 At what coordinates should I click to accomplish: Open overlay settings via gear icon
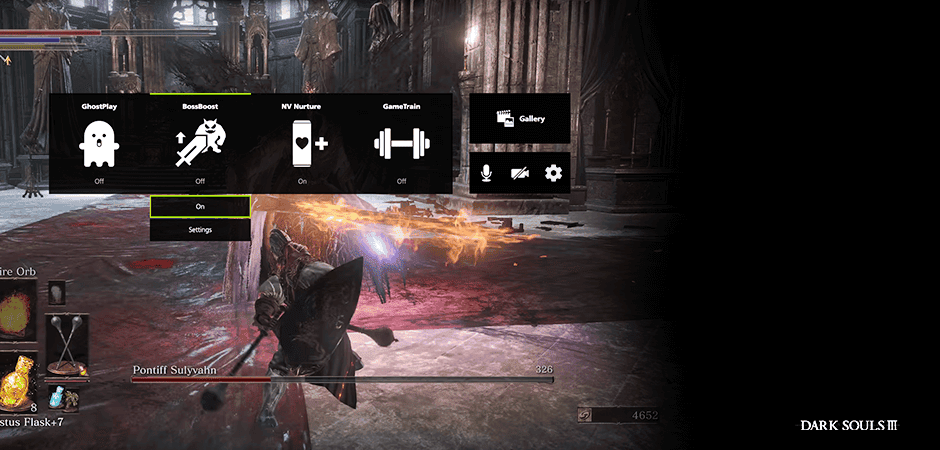click(x=553, y=173)
